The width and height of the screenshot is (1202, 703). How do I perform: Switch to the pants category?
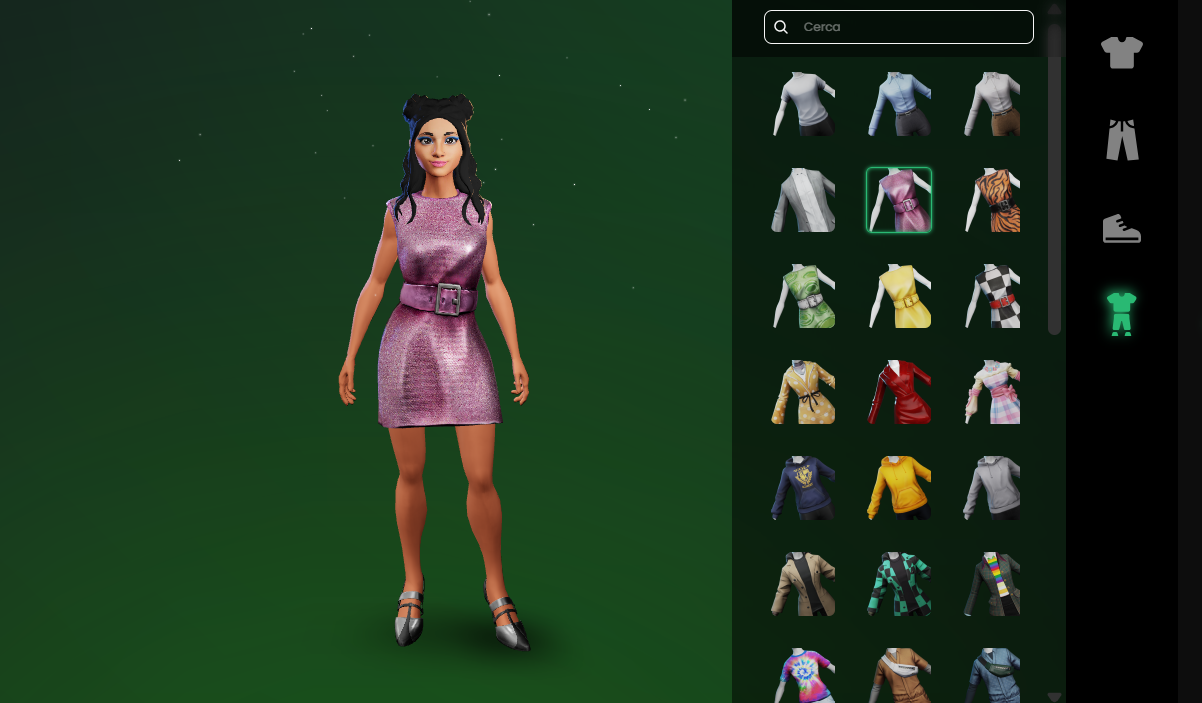coord(1122,140)
